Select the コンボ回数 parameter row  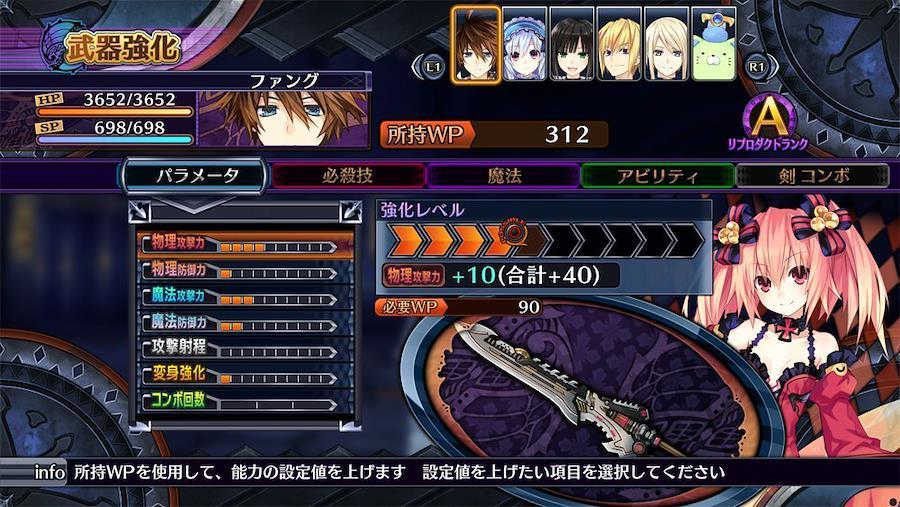(245, 401)
